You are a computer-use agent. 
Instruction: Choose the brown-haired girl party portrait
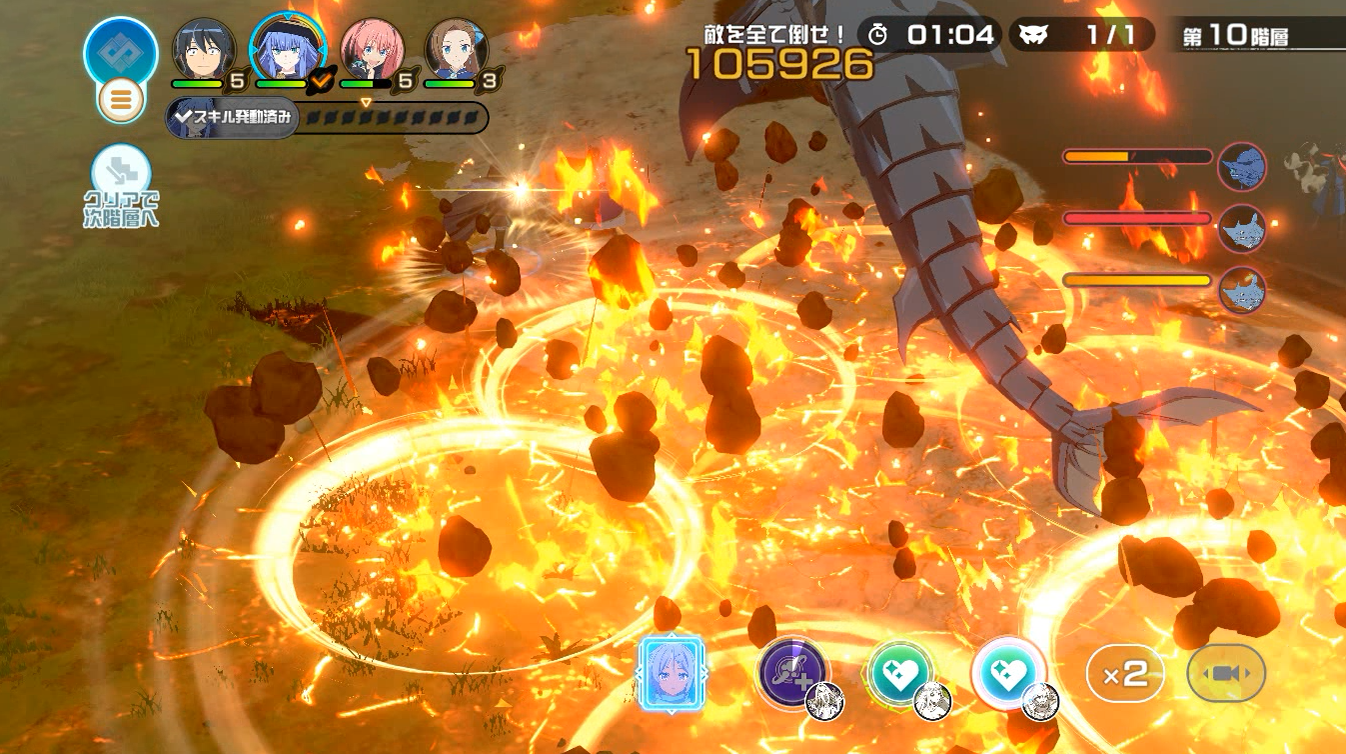(x=457, y=49)
